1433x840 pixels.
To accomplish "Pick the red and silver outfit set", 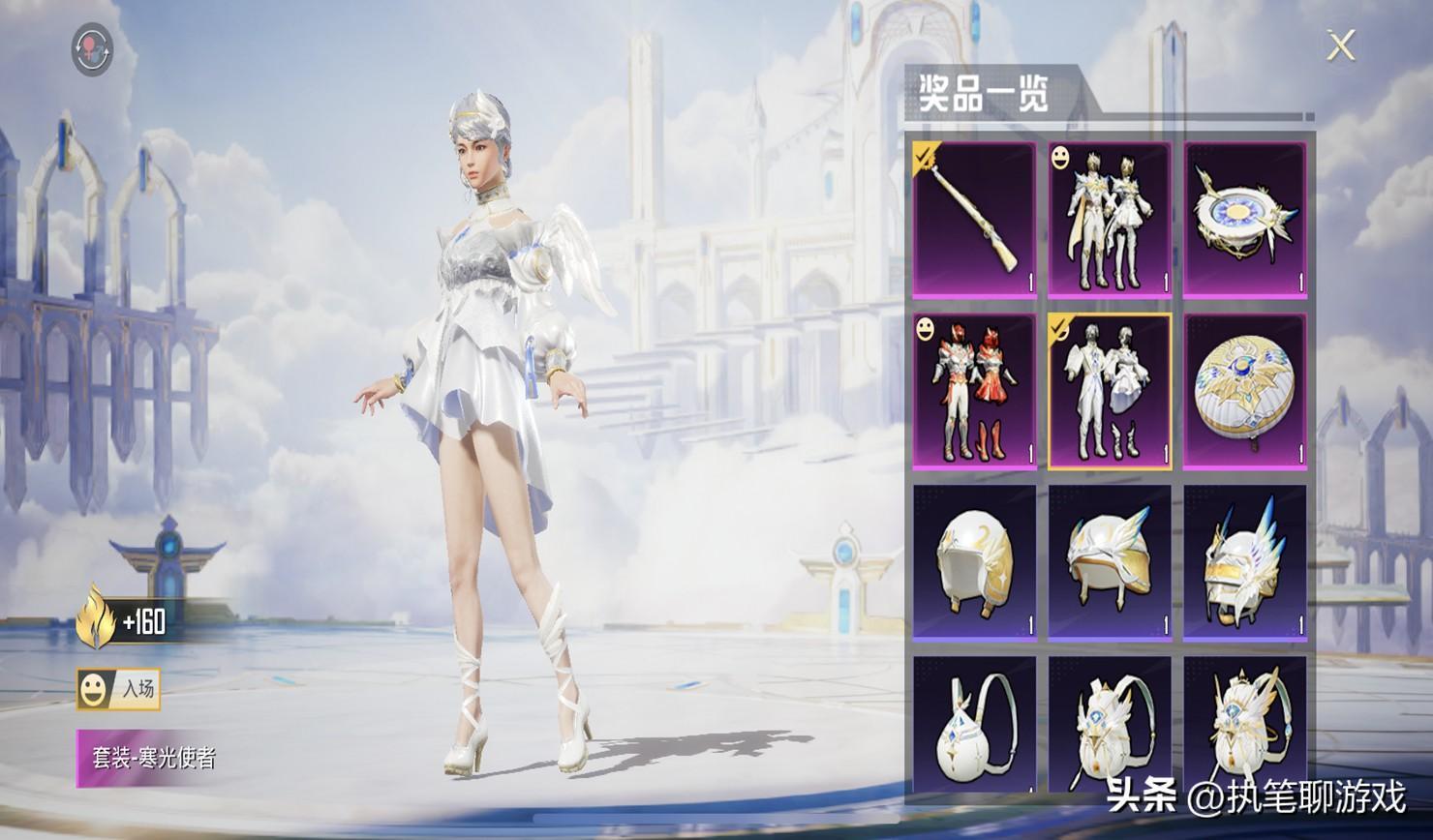I will (974, 391).
